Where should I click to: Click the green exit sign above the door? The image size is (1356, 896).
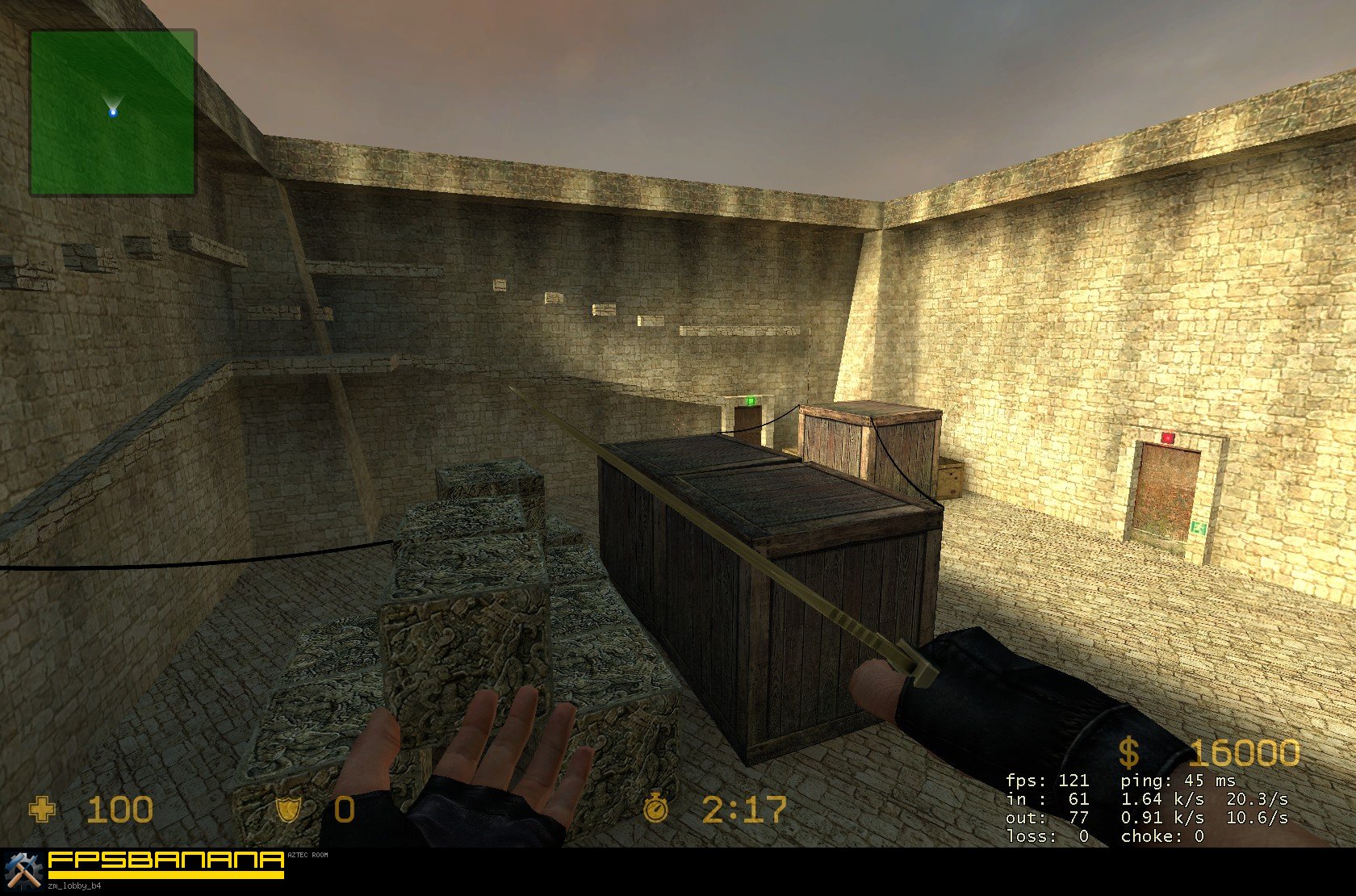(751, 400)
